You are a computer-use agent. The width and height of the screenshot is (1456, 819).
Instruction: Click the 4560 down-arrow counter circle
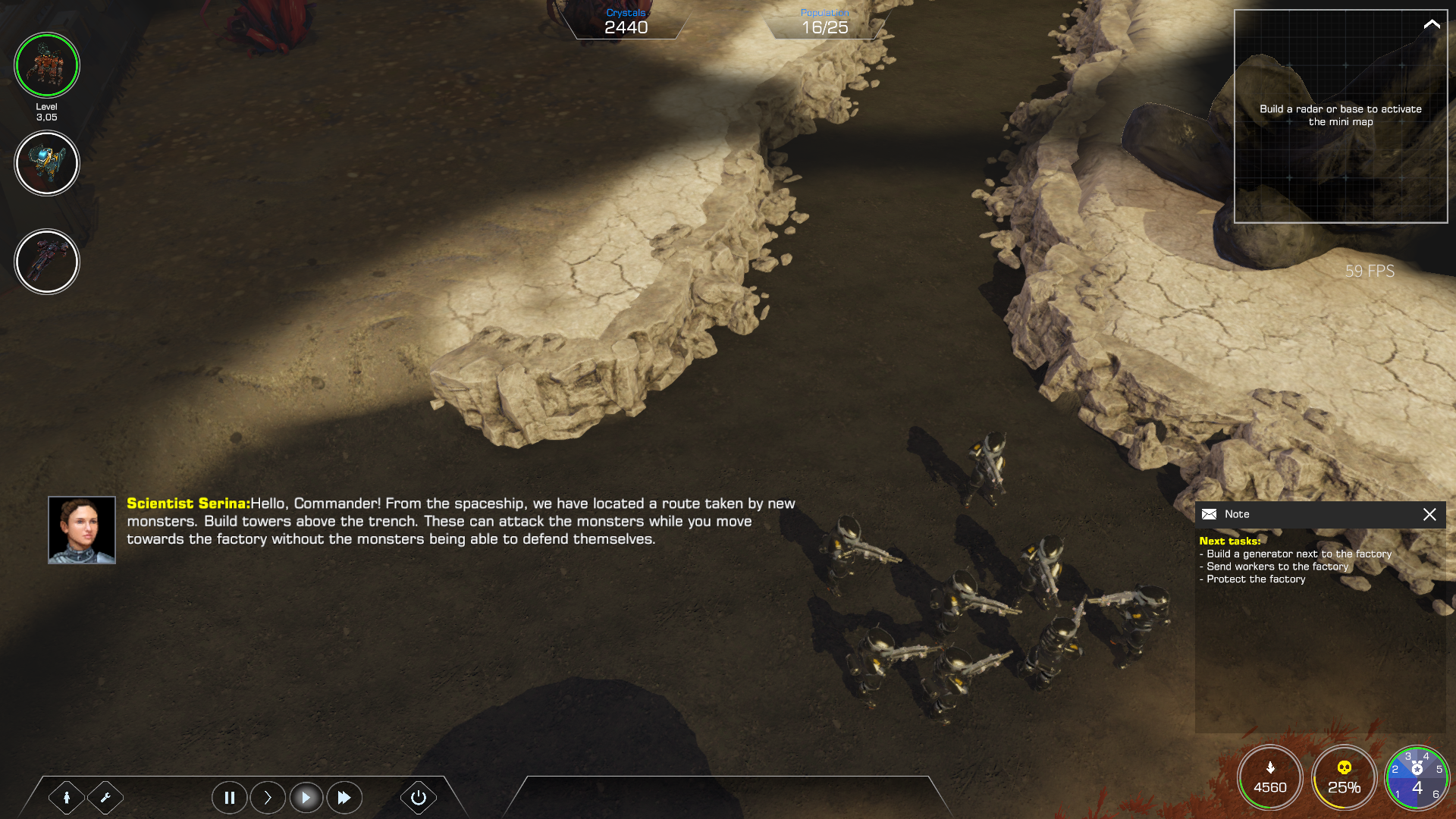[x=1270, y=778]
